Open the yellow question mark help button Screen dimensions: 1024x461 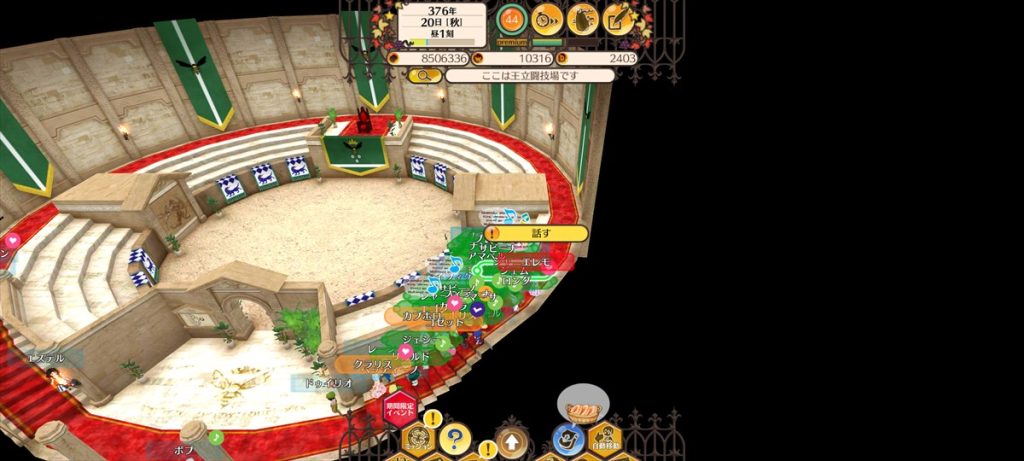point(454,438)
